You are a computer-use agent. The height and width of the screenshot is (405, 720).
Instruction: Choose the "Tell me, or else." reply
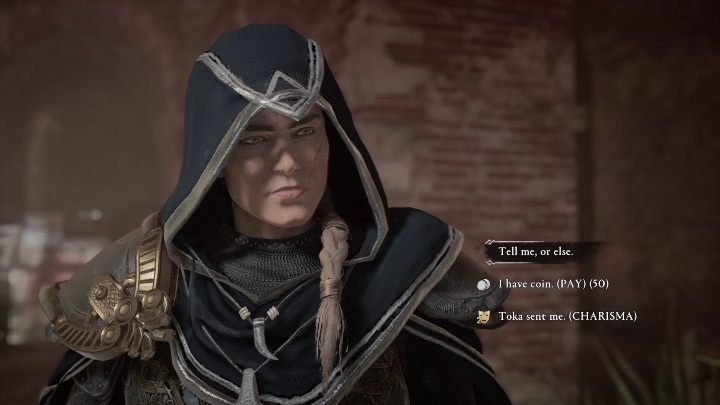(539, 251)
